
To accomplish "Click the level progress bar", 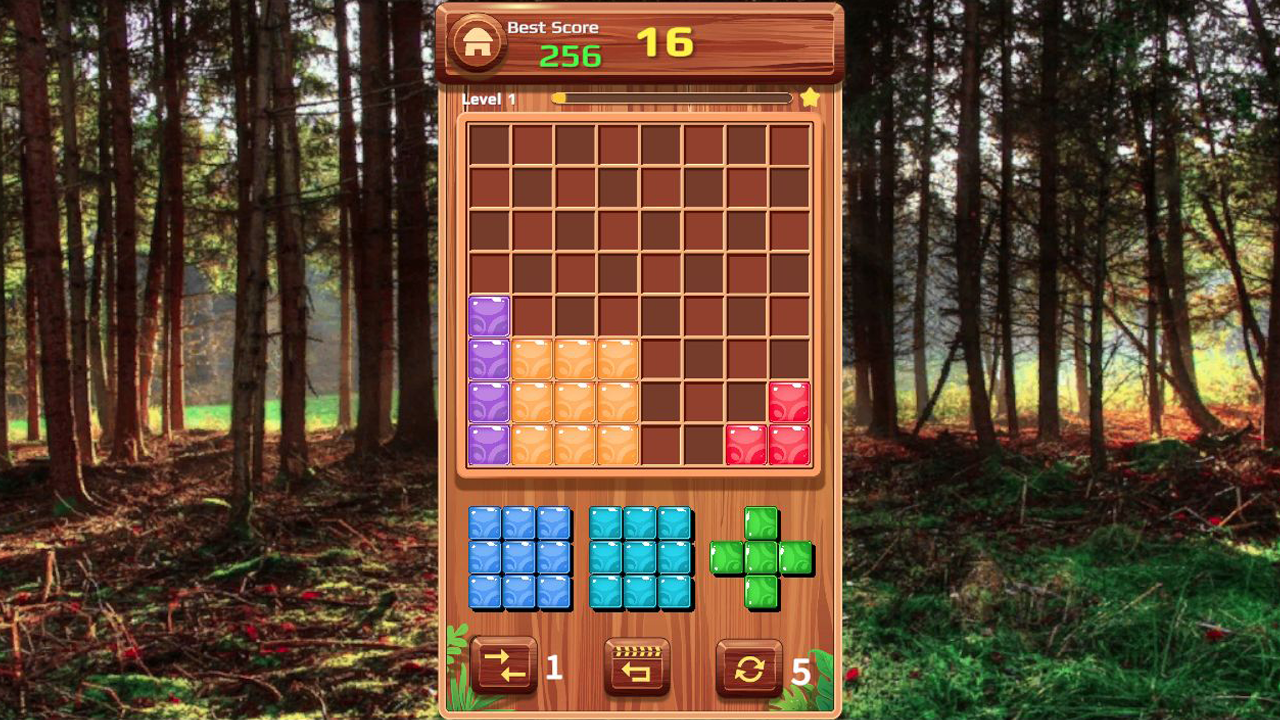I will pos(670,96).
